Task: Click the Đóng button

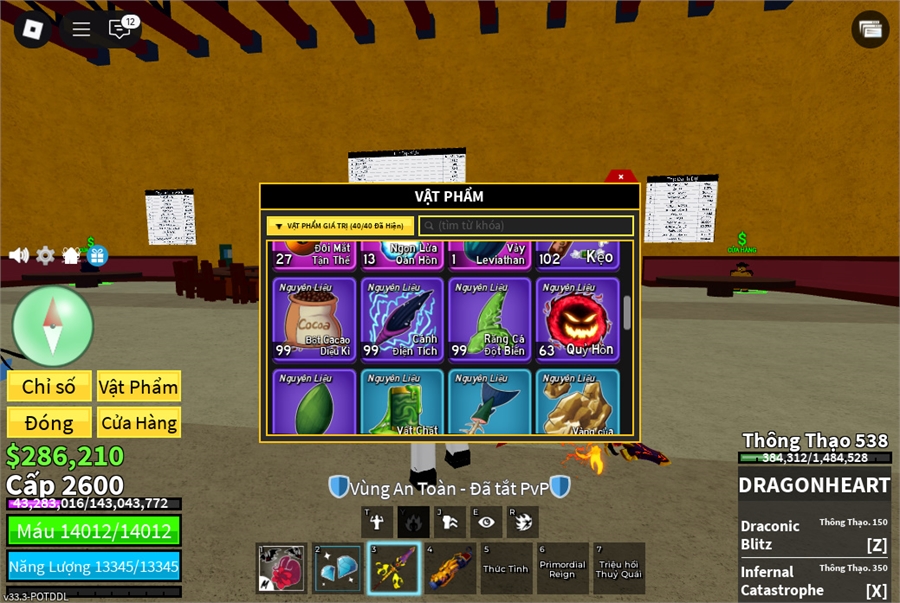Action: click(x=49, y=422)
